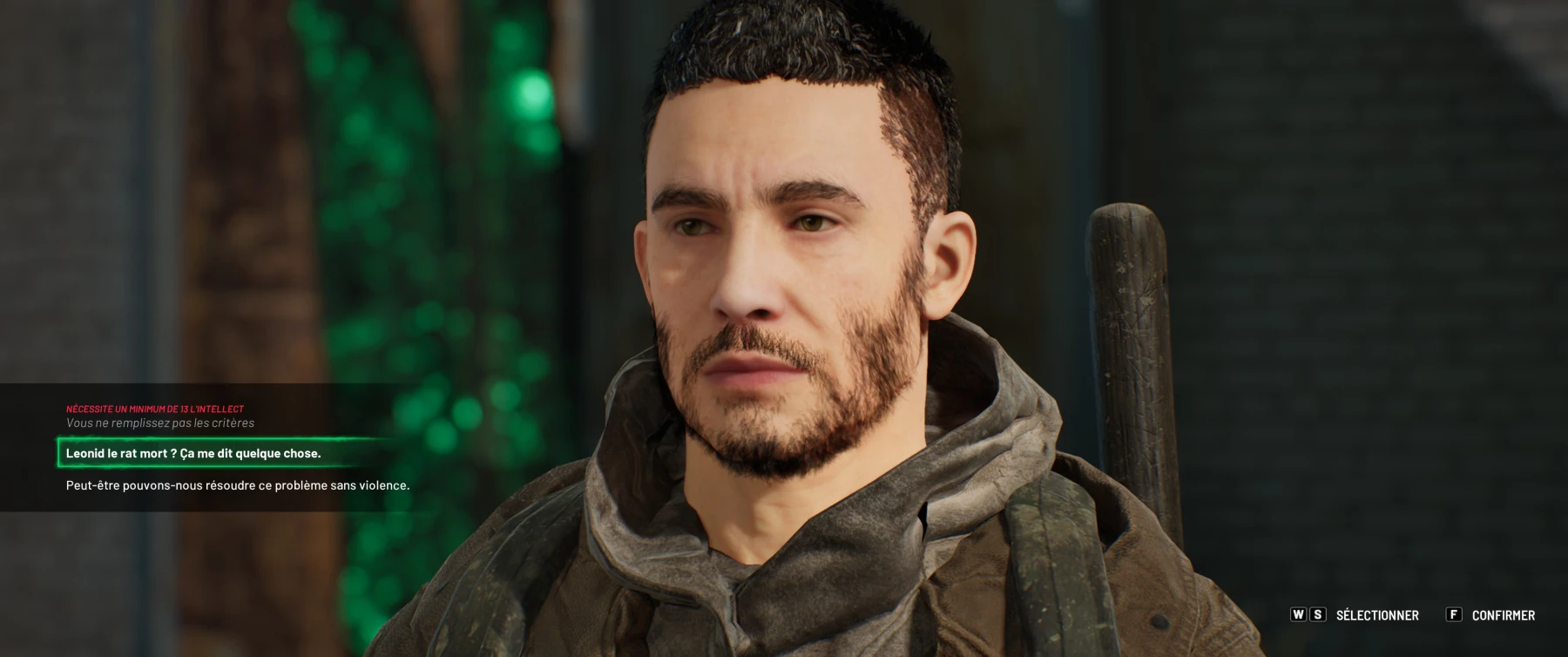The height and width of the screenshot is (657, 1568).
Task: Click the key icons next to SÉLECTIONNER
Action: coord(1308,613)
